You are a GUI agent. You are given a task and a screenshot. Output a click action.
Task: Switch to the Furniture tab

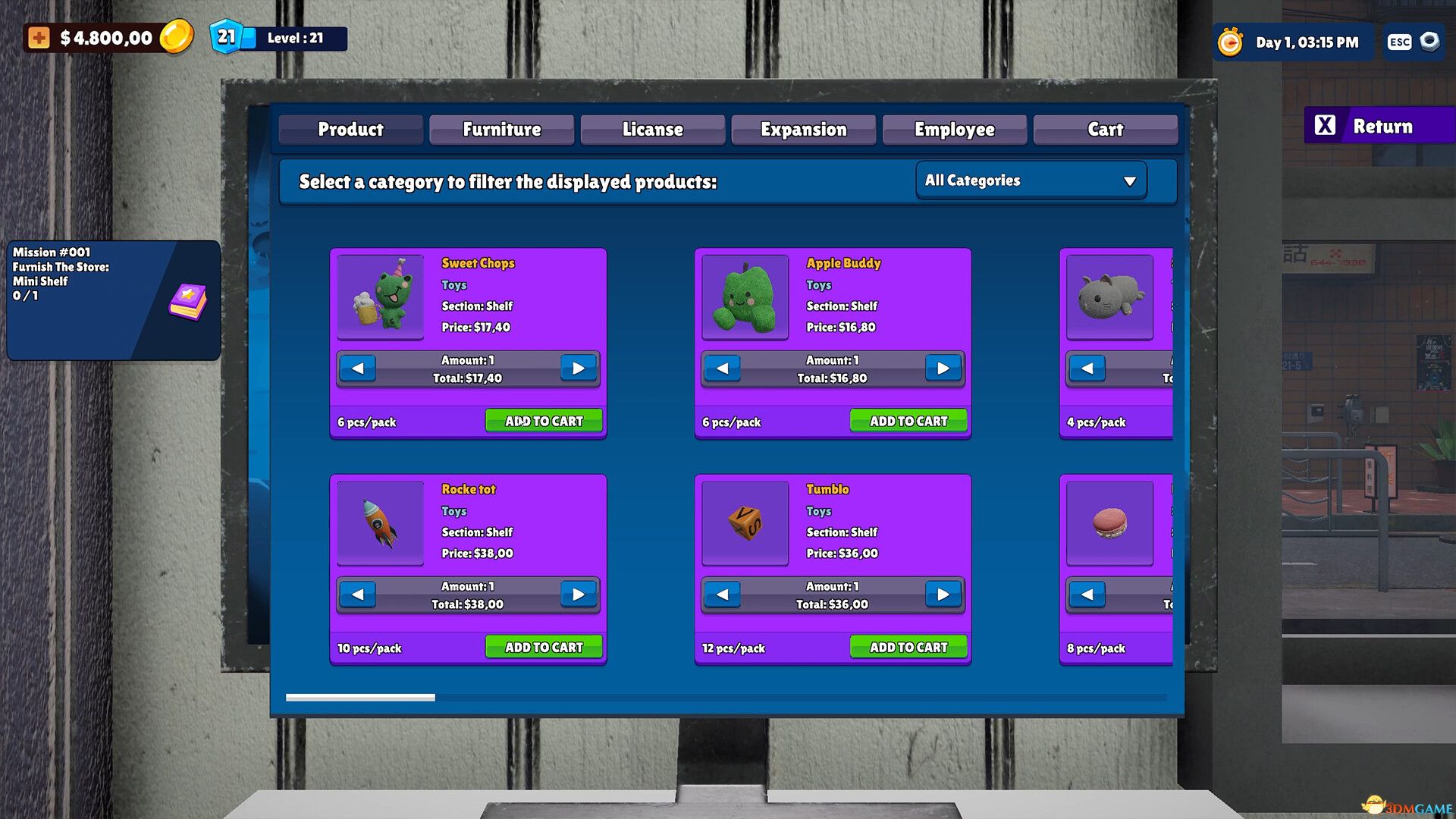pos(501,129)
